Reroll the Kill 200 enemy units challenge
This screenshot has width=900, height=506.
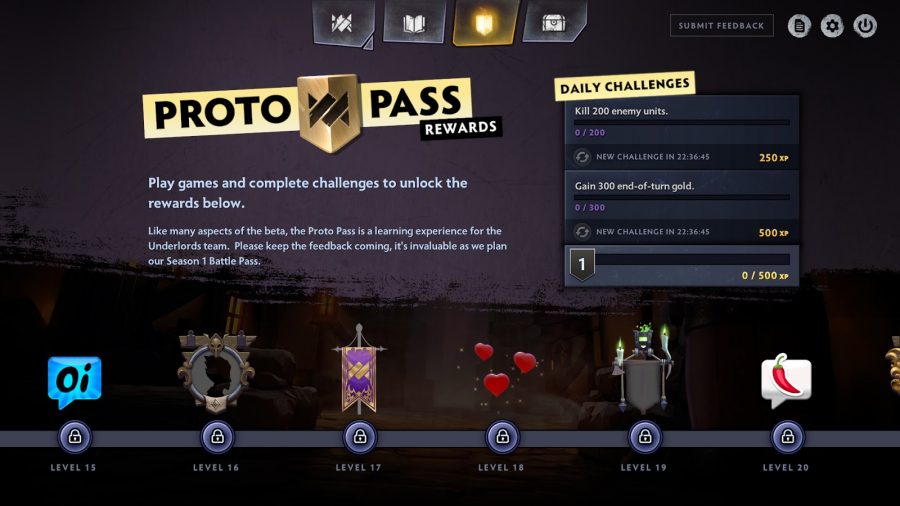coord(582,157)
